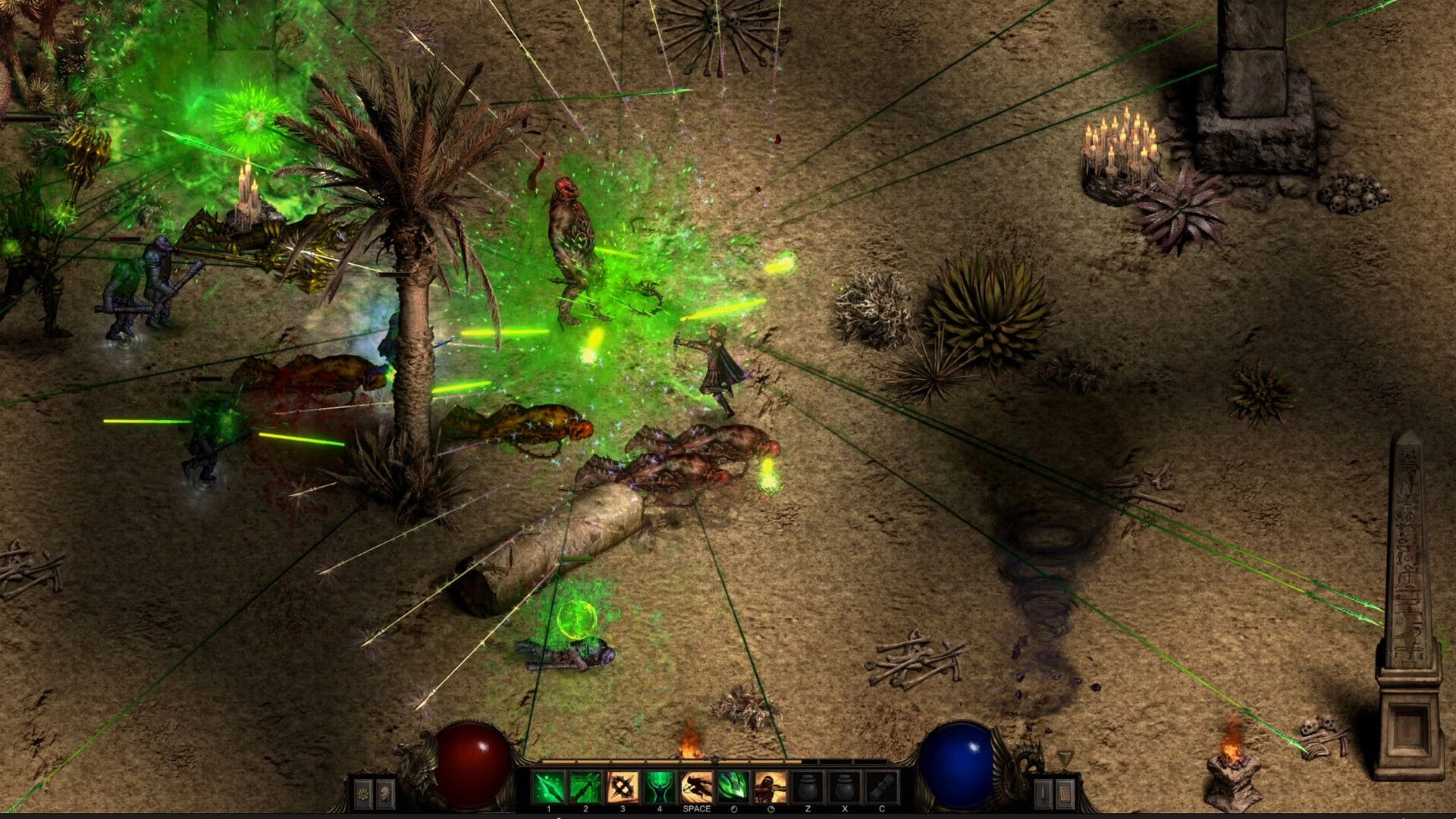Click the experience bar above the skill bar
This screenshot has width=1456, height=819.
click(x=682, y=760)
